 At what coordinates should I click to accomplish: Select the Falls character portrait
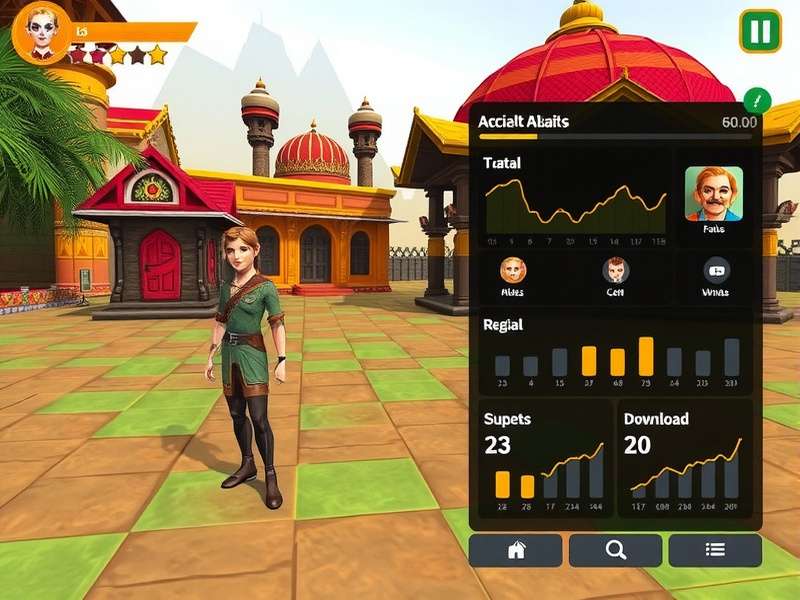pyautogui.click(x=714, y=194)
